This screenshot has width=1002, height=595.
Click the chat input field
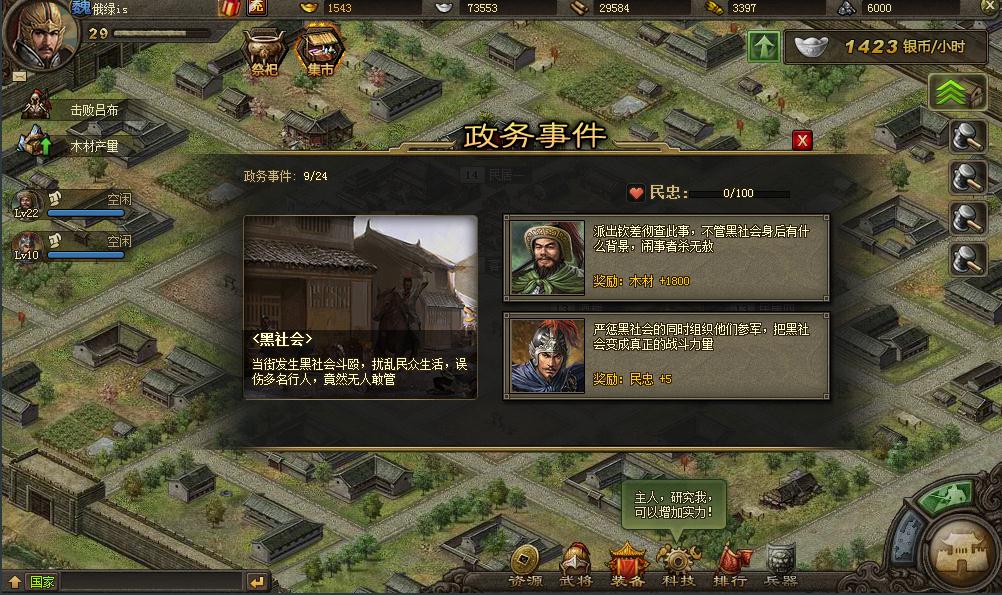pos(150,581)
